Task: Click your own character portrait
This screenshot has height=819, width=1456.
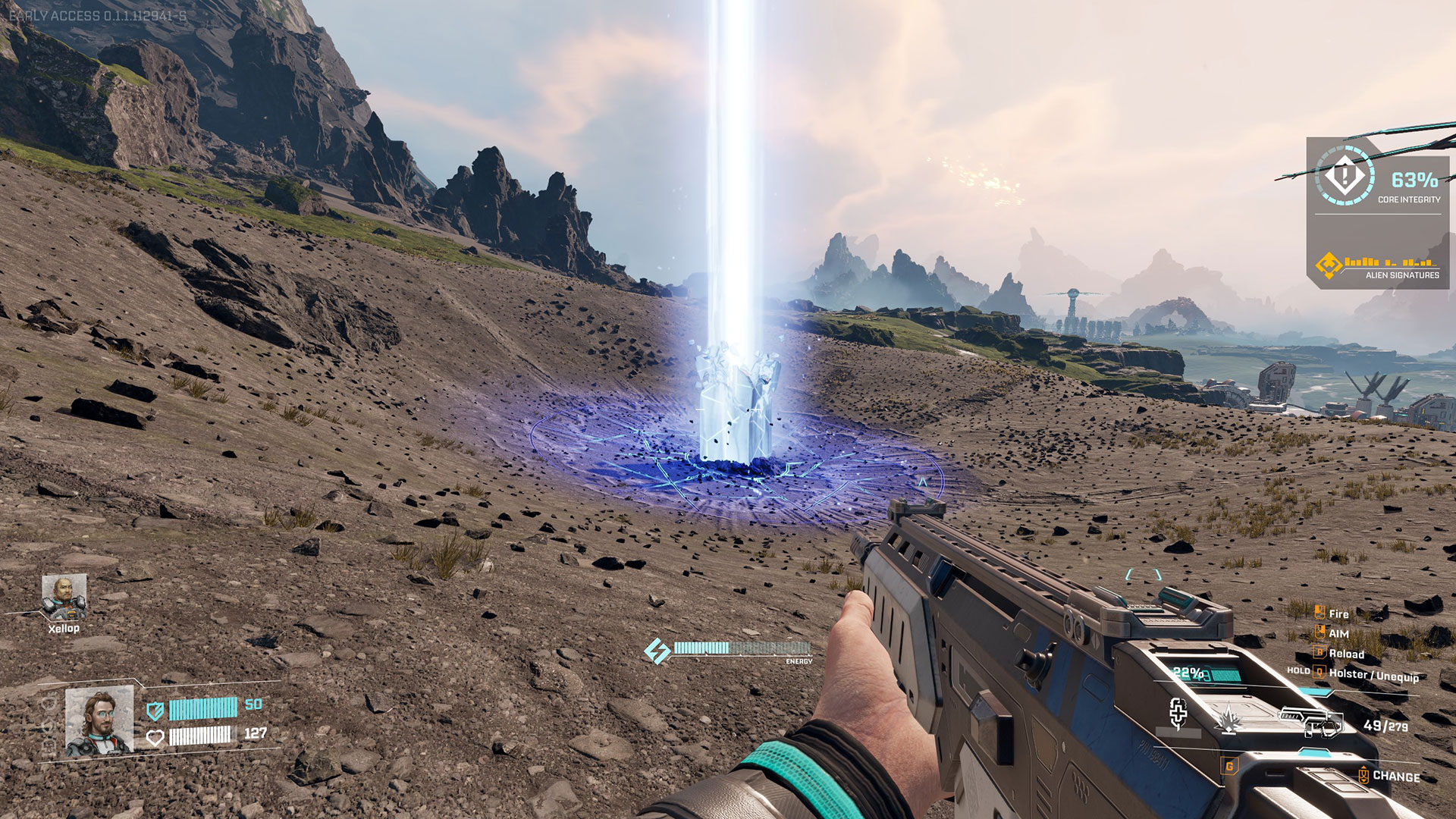Action: click(99, 721)
